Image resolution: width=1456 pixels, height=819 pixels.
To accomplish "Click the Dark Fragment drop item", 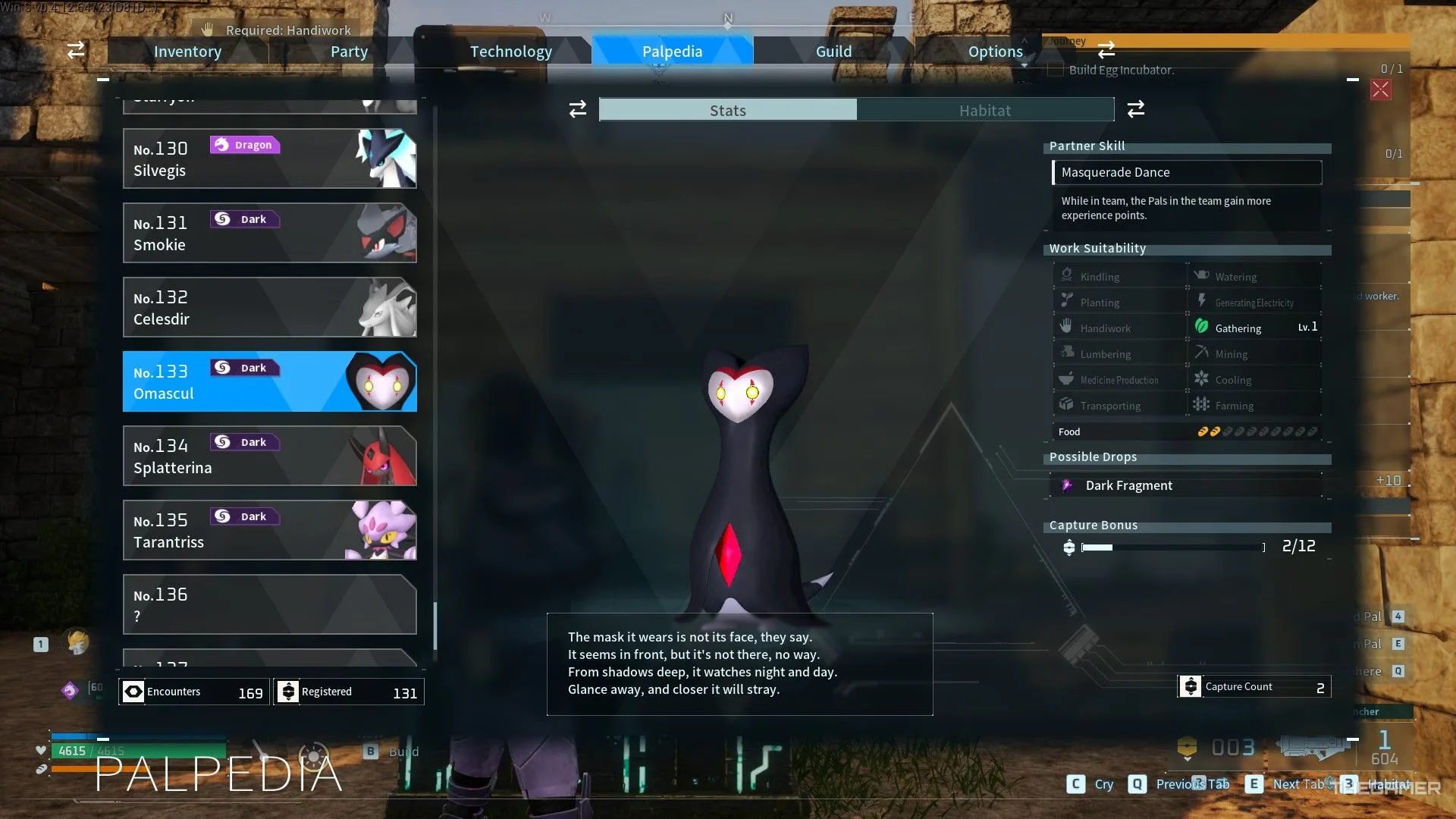I will pyautogui.click(x=1128, y=485).
